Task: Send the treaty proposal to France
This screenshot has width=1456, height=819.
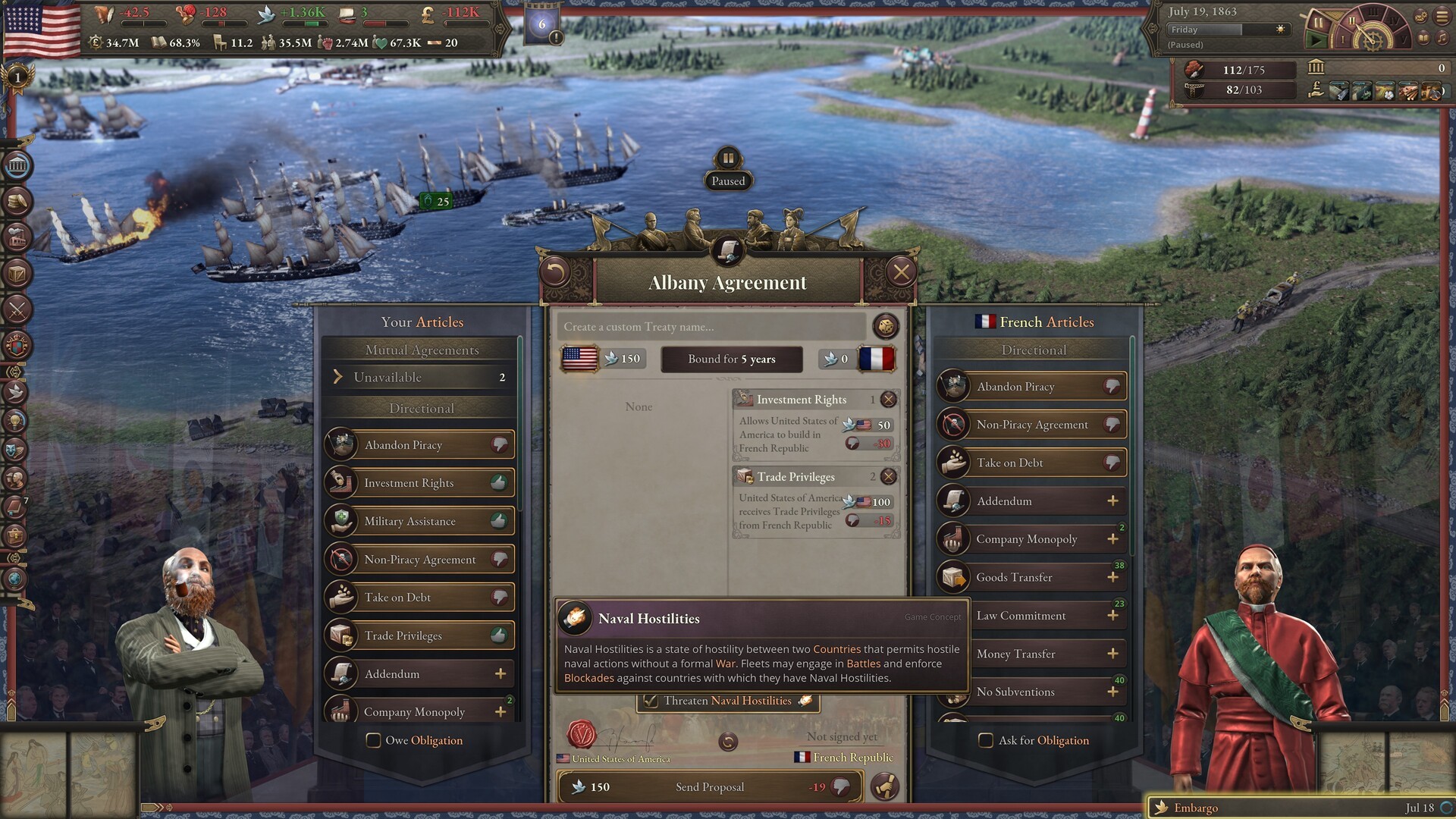Action: tap(709, 787)
